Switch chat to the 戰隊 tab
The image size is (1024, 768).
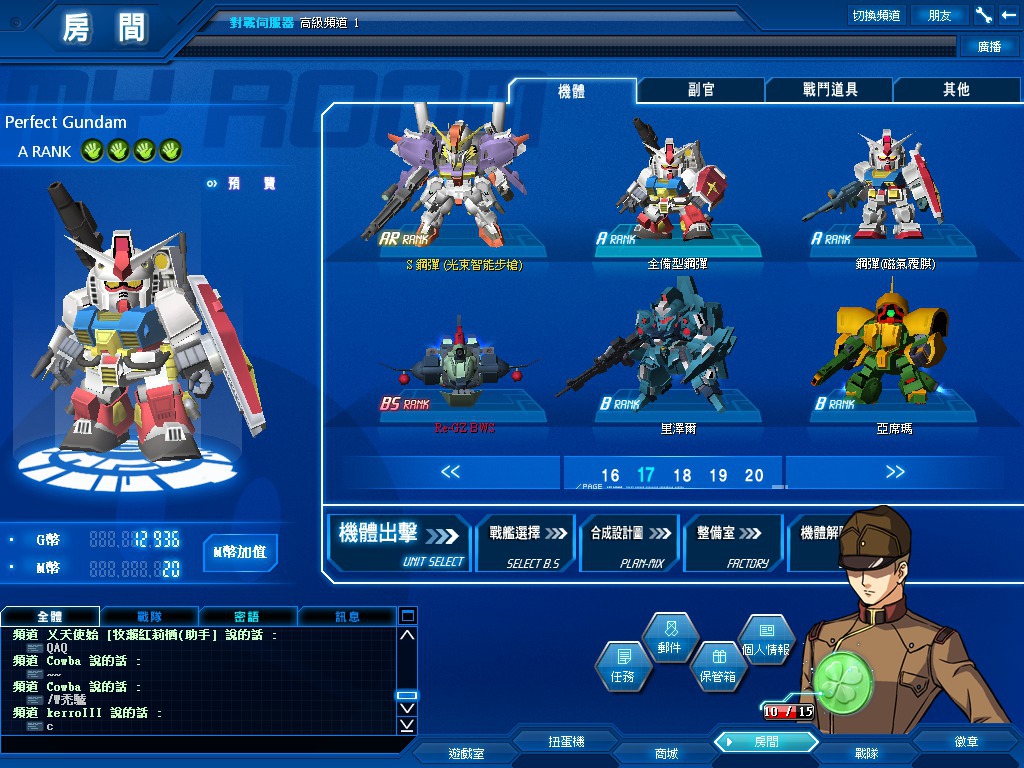[149, 617]
